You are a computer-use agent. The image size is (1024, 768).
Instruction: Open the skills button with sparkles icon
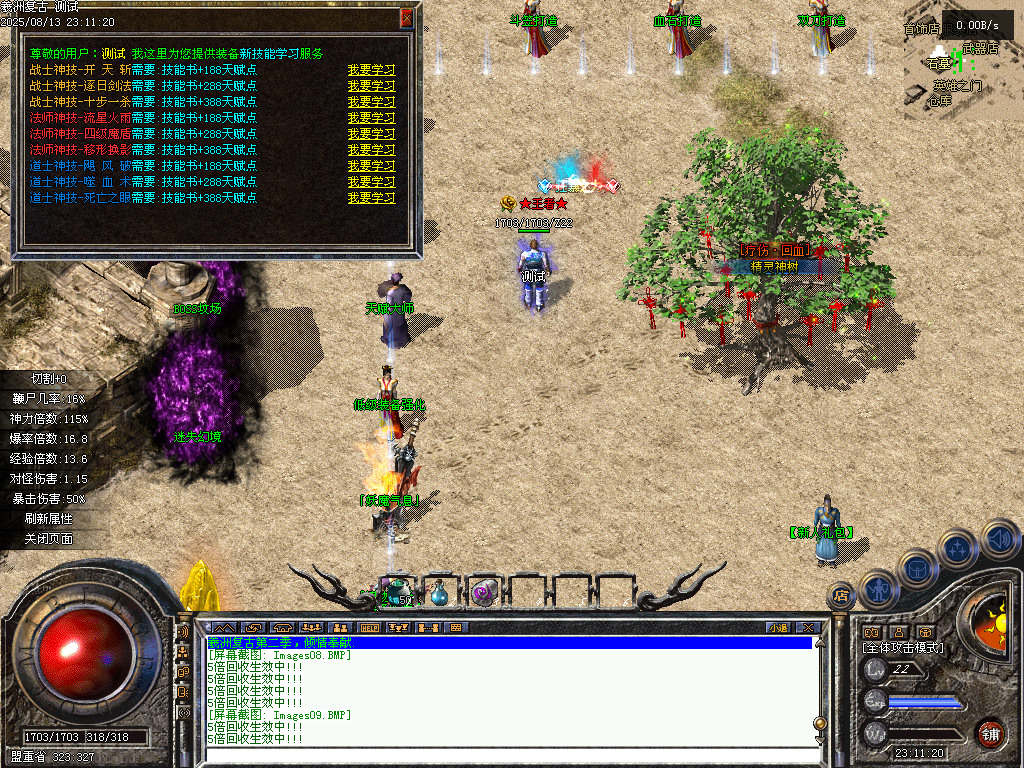958,549
